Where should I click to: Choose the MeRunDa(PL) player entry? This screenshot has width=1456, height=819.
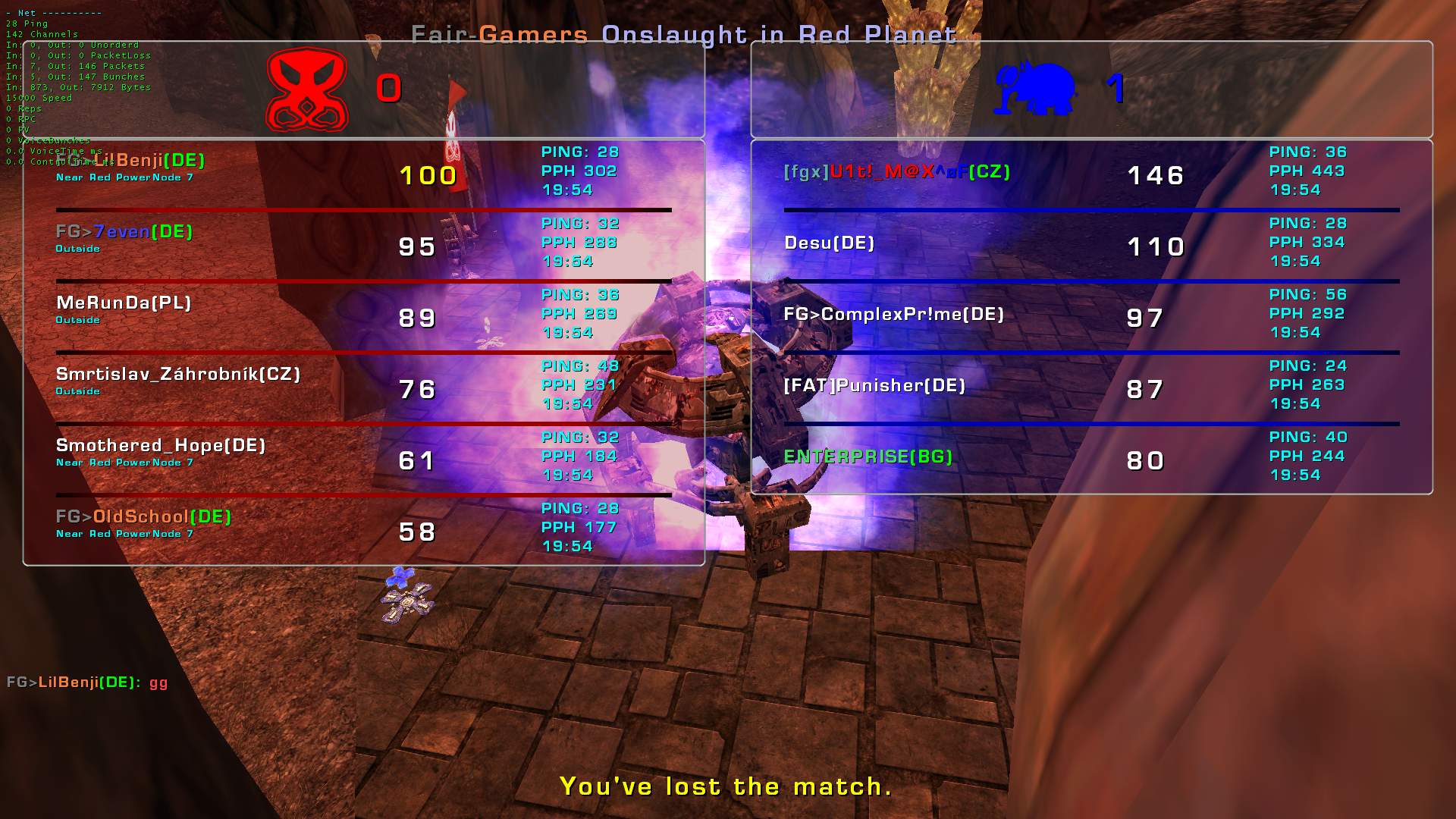coord(124,303)
